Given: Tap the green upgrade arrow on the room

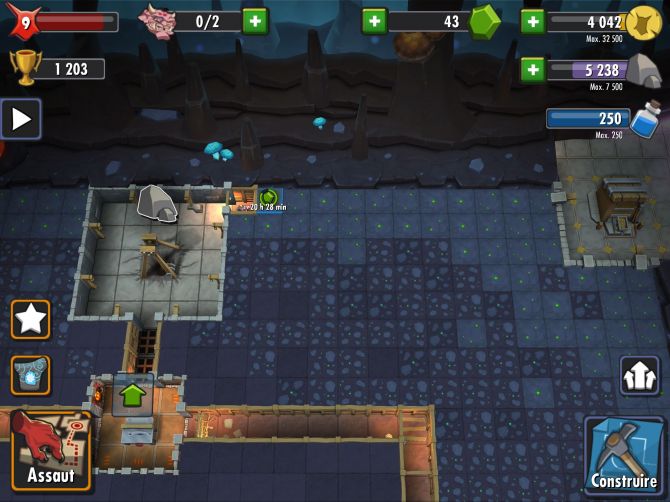Looking at the screenshot, I should [132, 394].
